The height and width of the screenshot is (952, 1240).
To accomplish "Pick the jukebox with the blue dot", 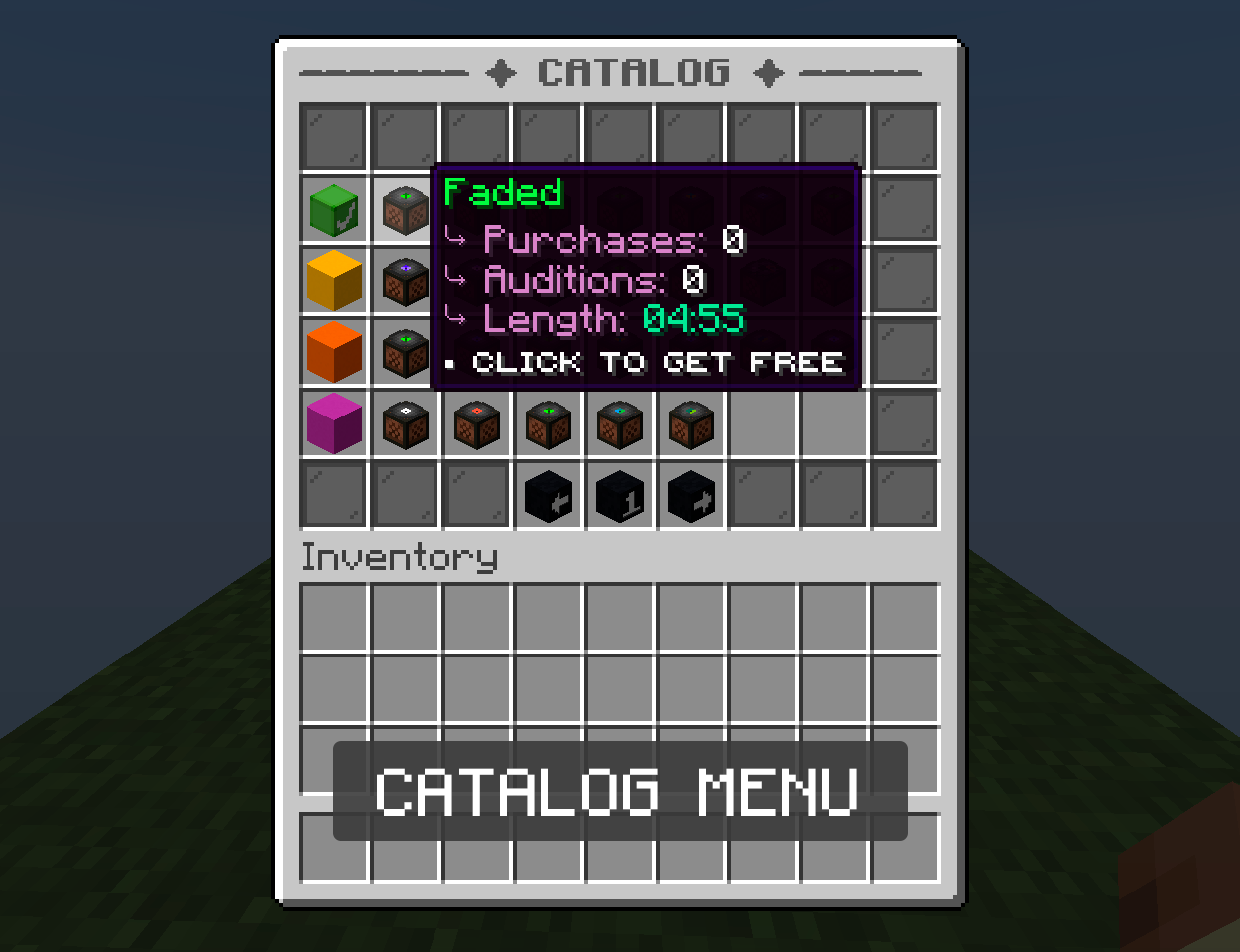I will 619,423.
